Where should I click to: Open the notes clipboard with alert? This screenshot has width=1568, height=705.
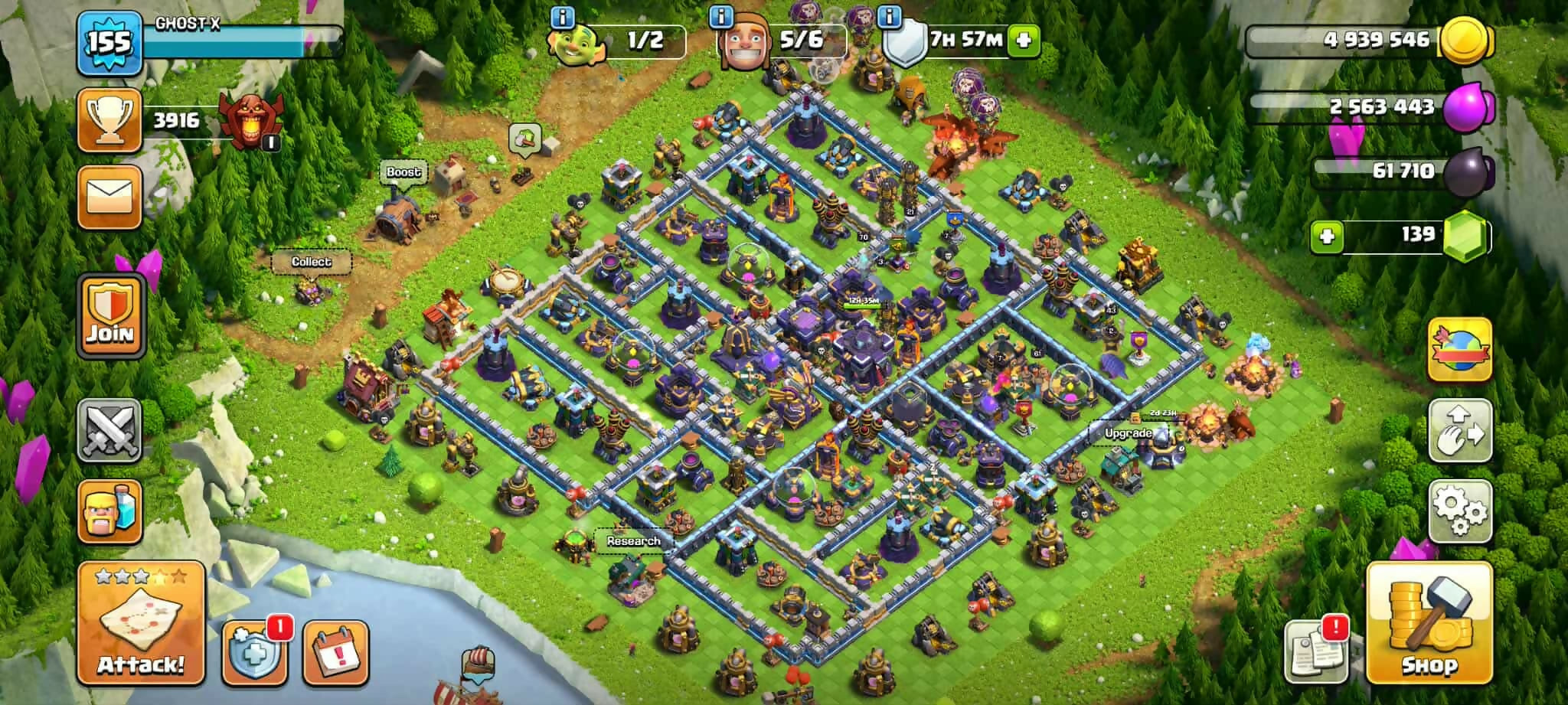coord(1316,651)
